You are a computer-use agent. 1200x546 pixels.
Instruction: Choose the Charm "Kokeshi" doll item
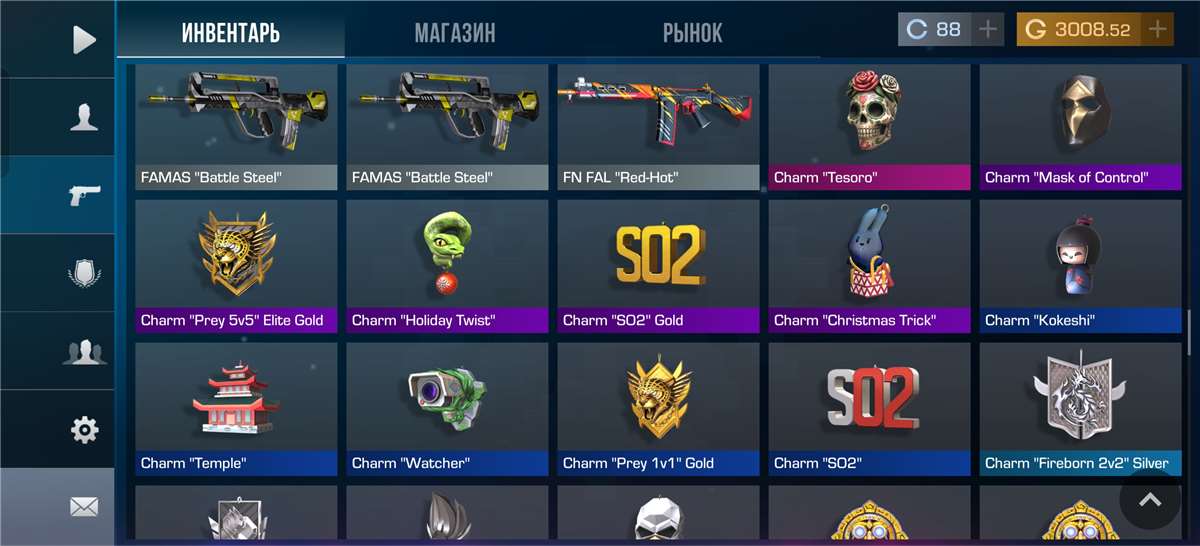[1080, 266]
